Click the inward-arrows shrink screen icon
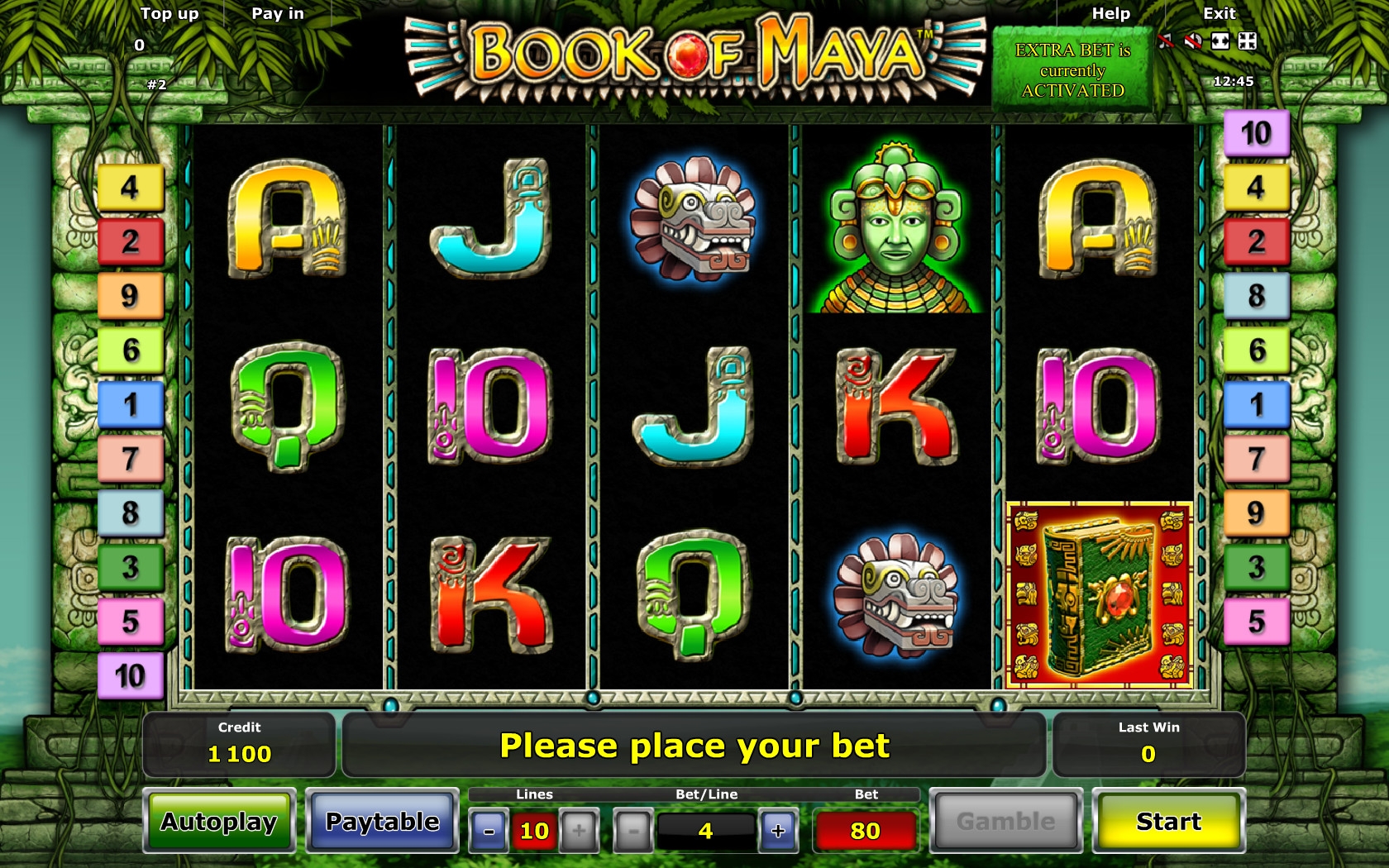The height and width of the screenshot is (868, 1389). [x=1248, y=41]
